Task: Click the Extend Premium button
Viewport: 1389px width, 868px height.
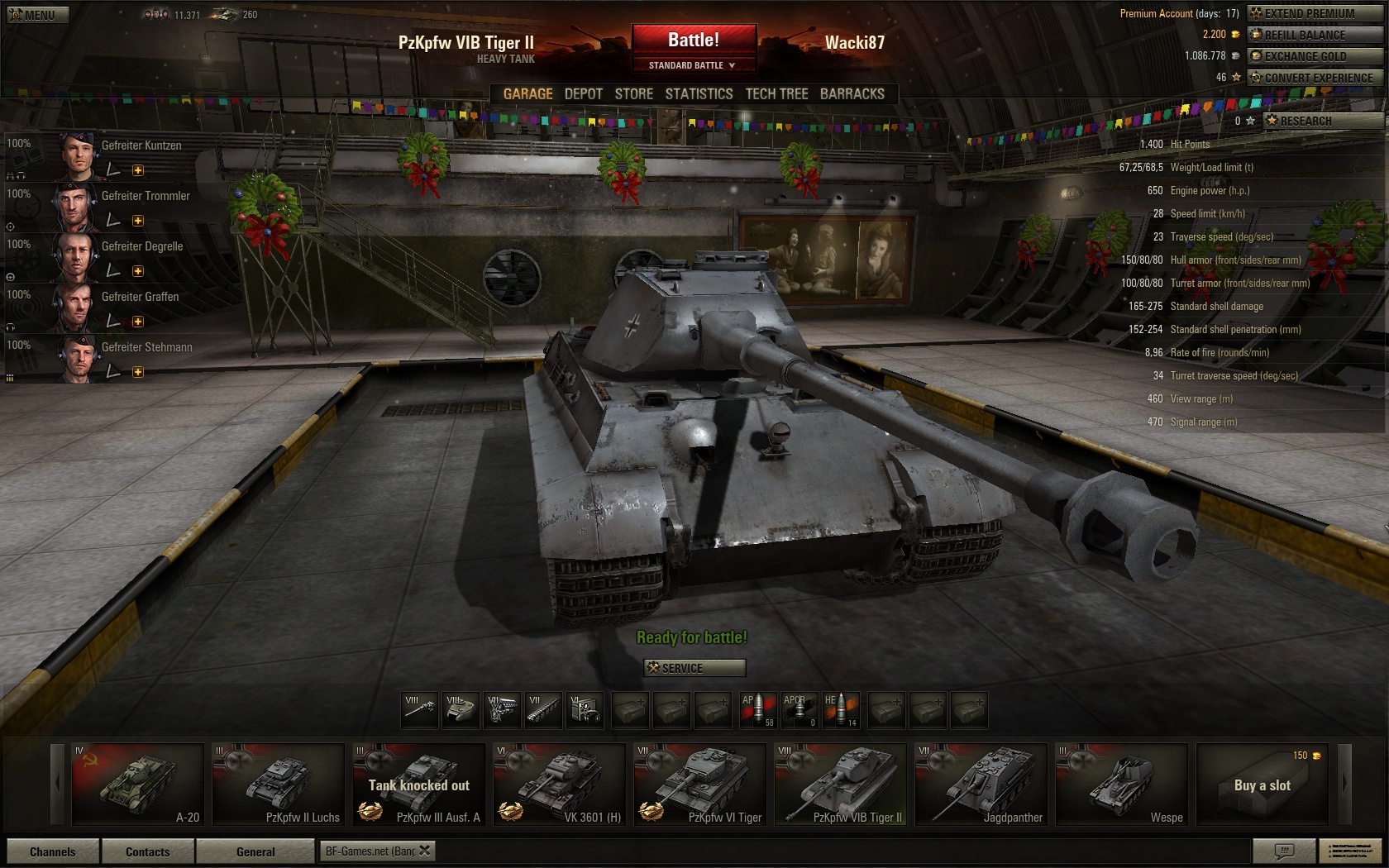Action: pos(1314,13)
